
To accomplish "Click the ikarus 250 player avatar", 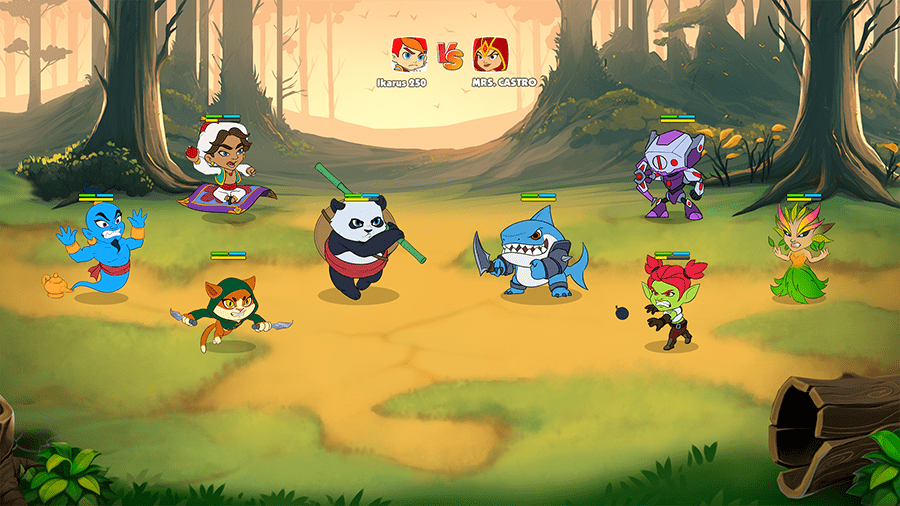I will pos(408,54).
